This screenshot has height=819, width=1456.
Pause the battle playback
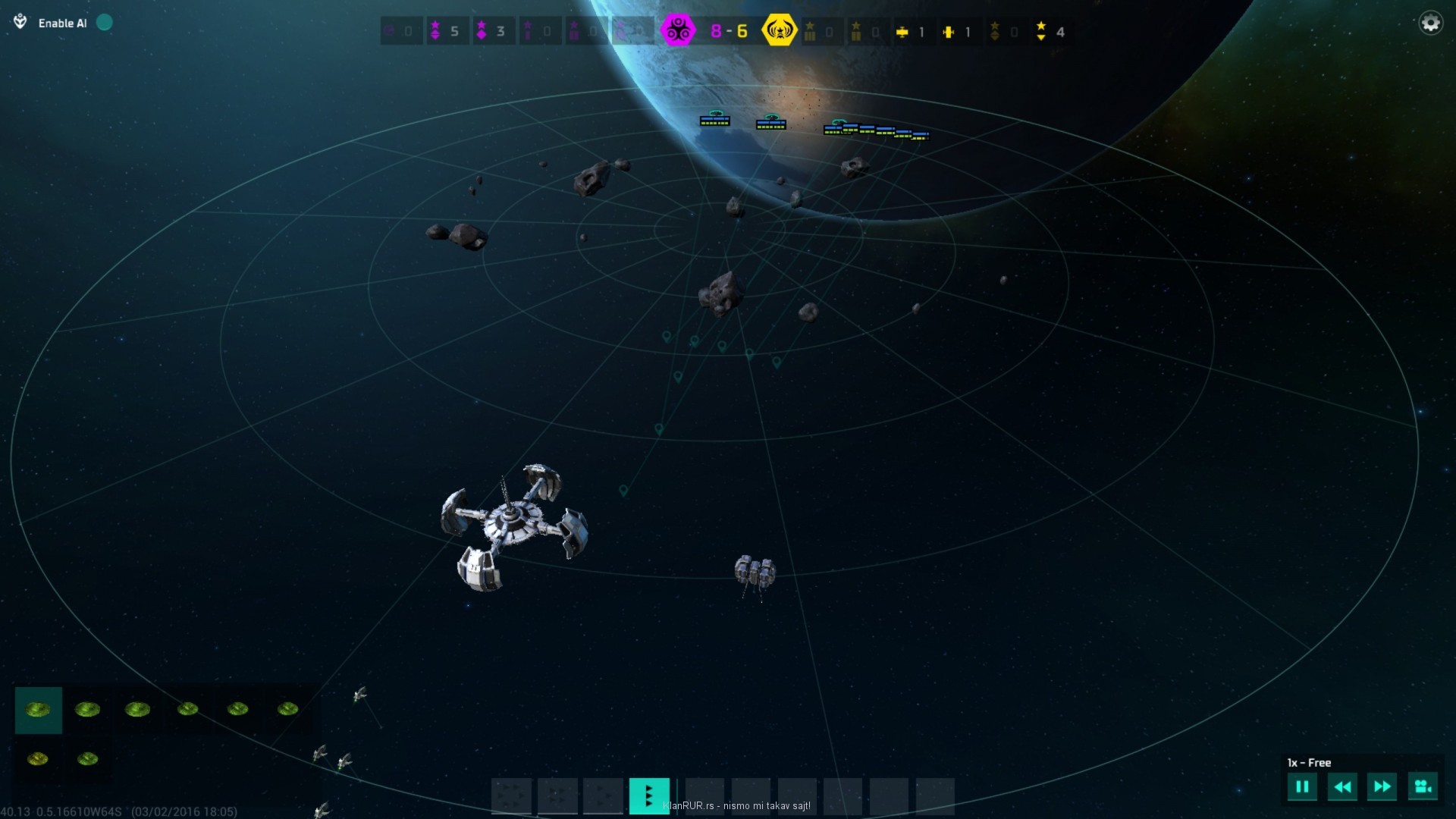pyautogui.click(x=1302, y=787)
